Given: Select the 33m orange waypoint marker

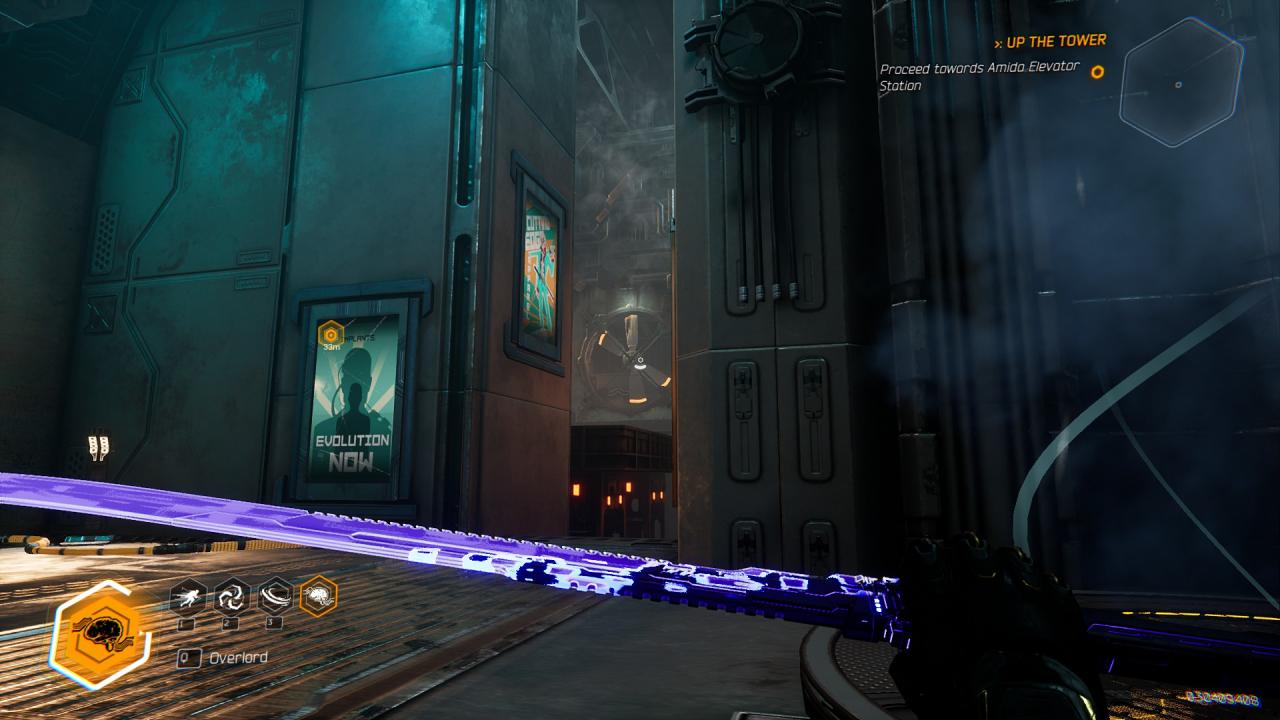Looking at the screenshot, I should [331, 335].
